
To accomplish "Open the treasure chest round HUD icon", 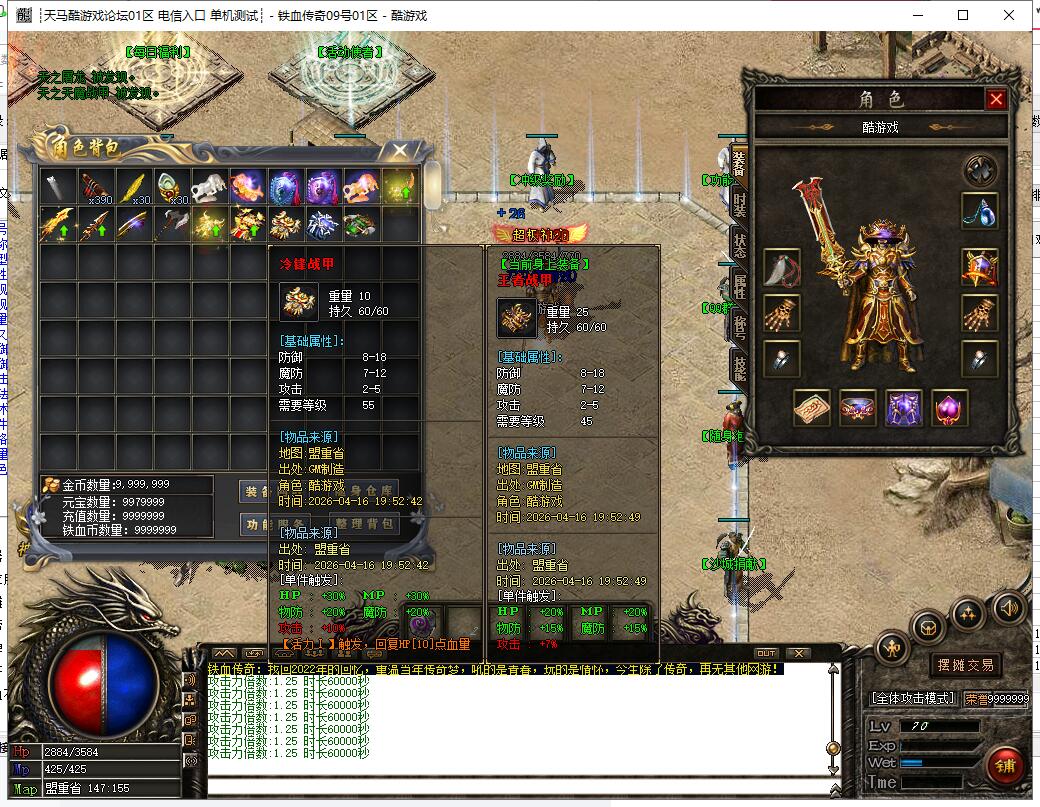I will (929, 627).
